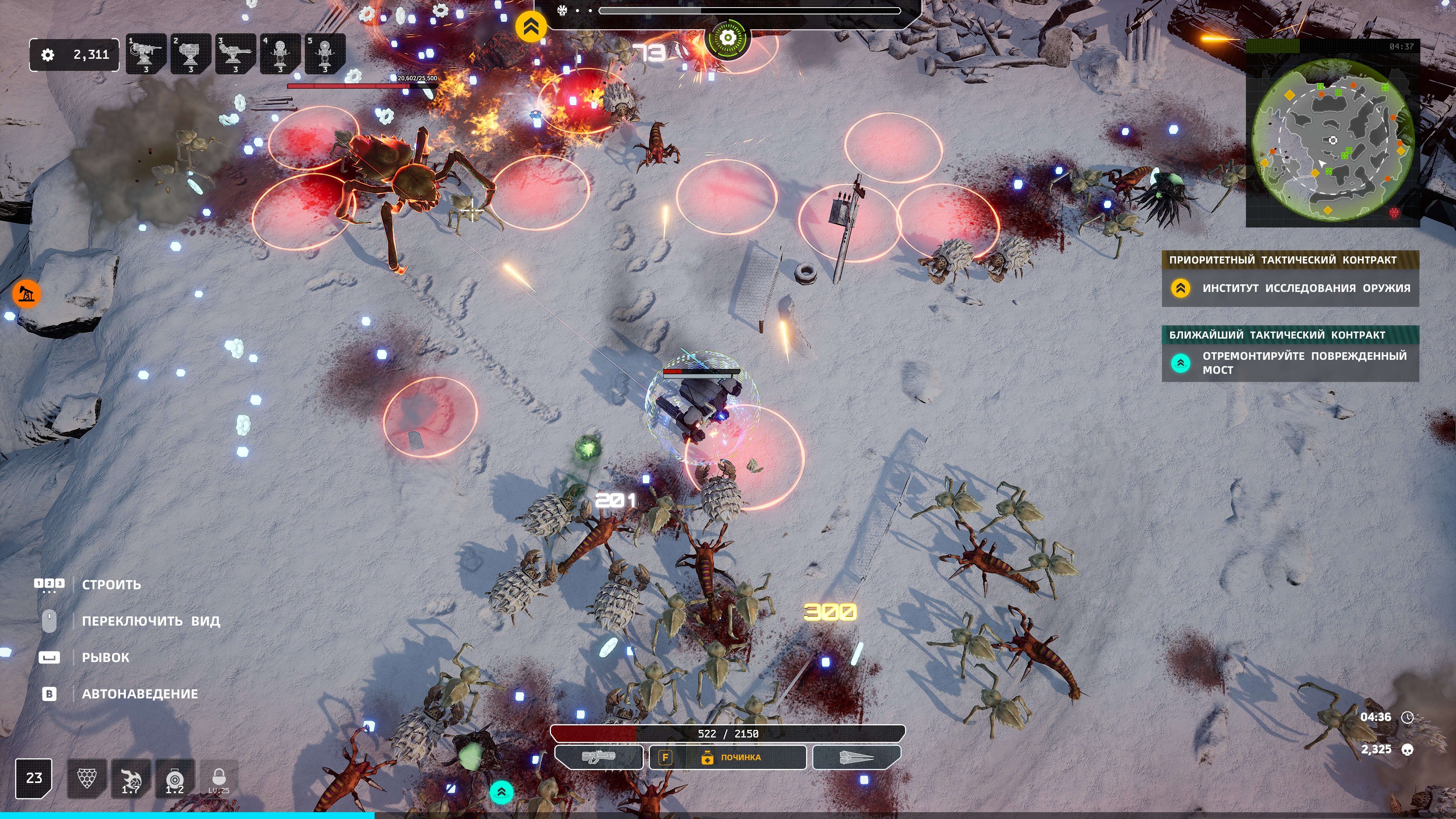
Task: Click the teal chevron contract marker at bottom
Action: [x=501, y=792]
